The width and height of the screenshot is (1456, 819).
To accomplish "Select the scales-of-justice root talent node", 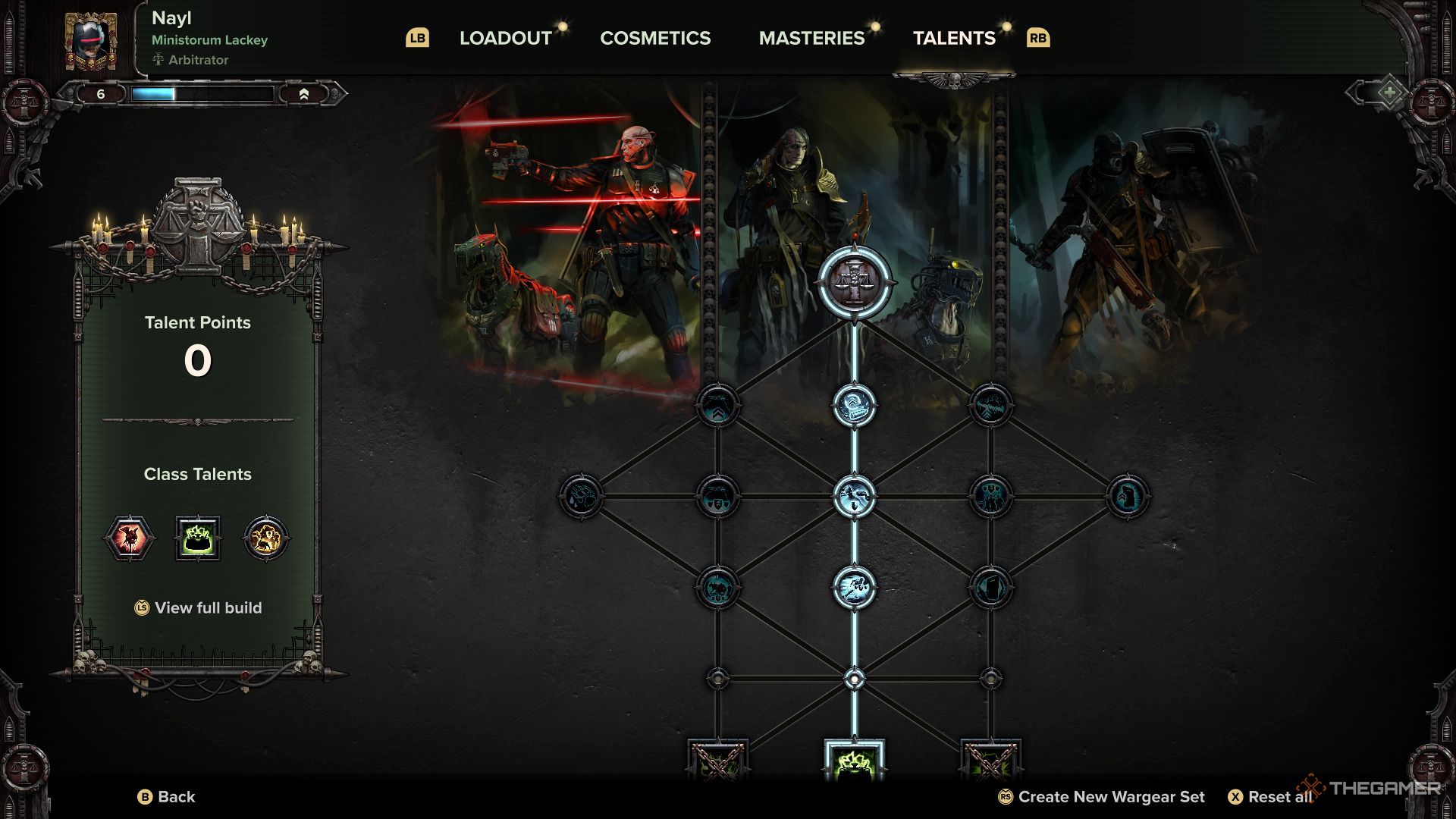I will point(855,281).
